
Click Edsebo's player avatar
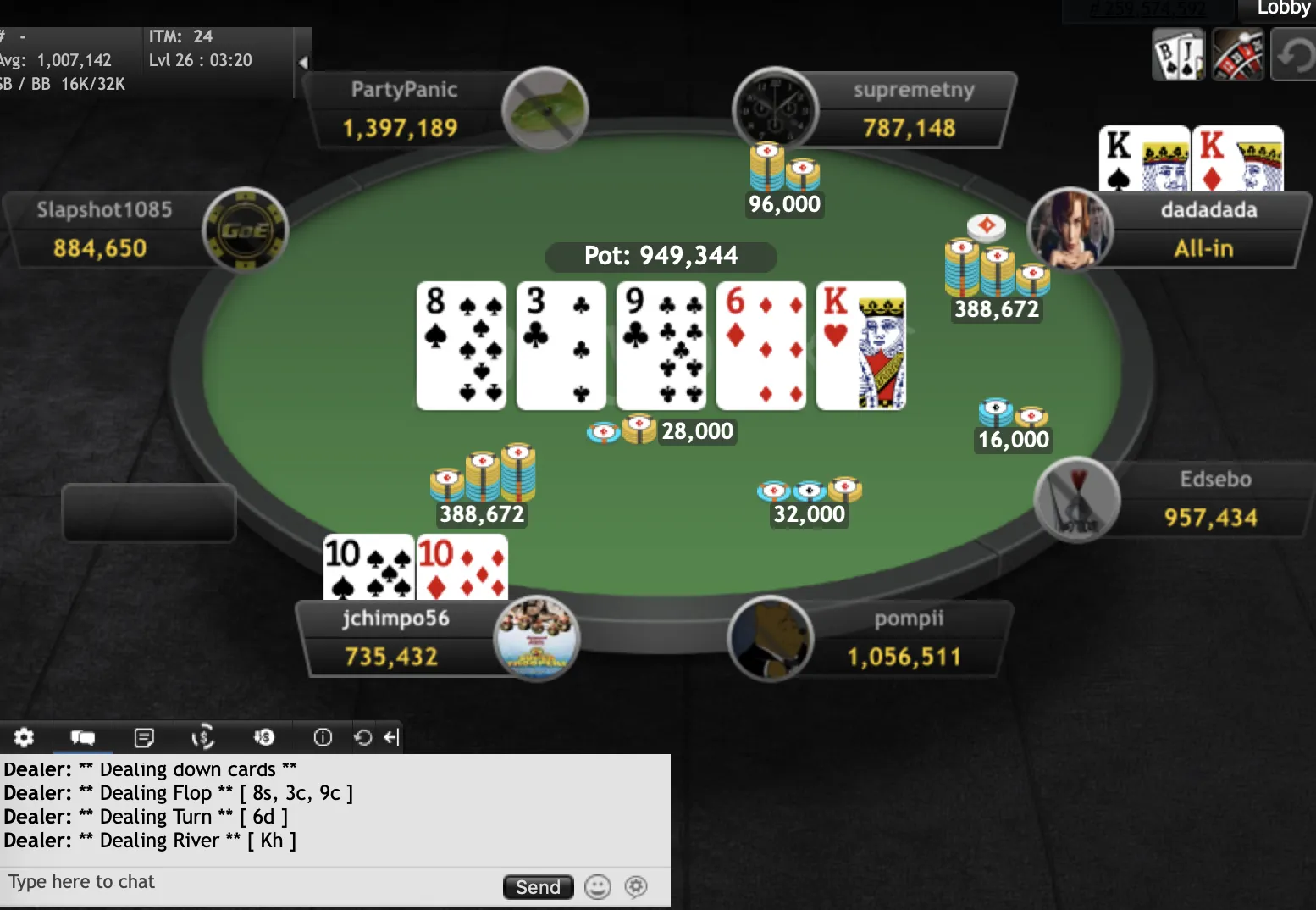1076,500
